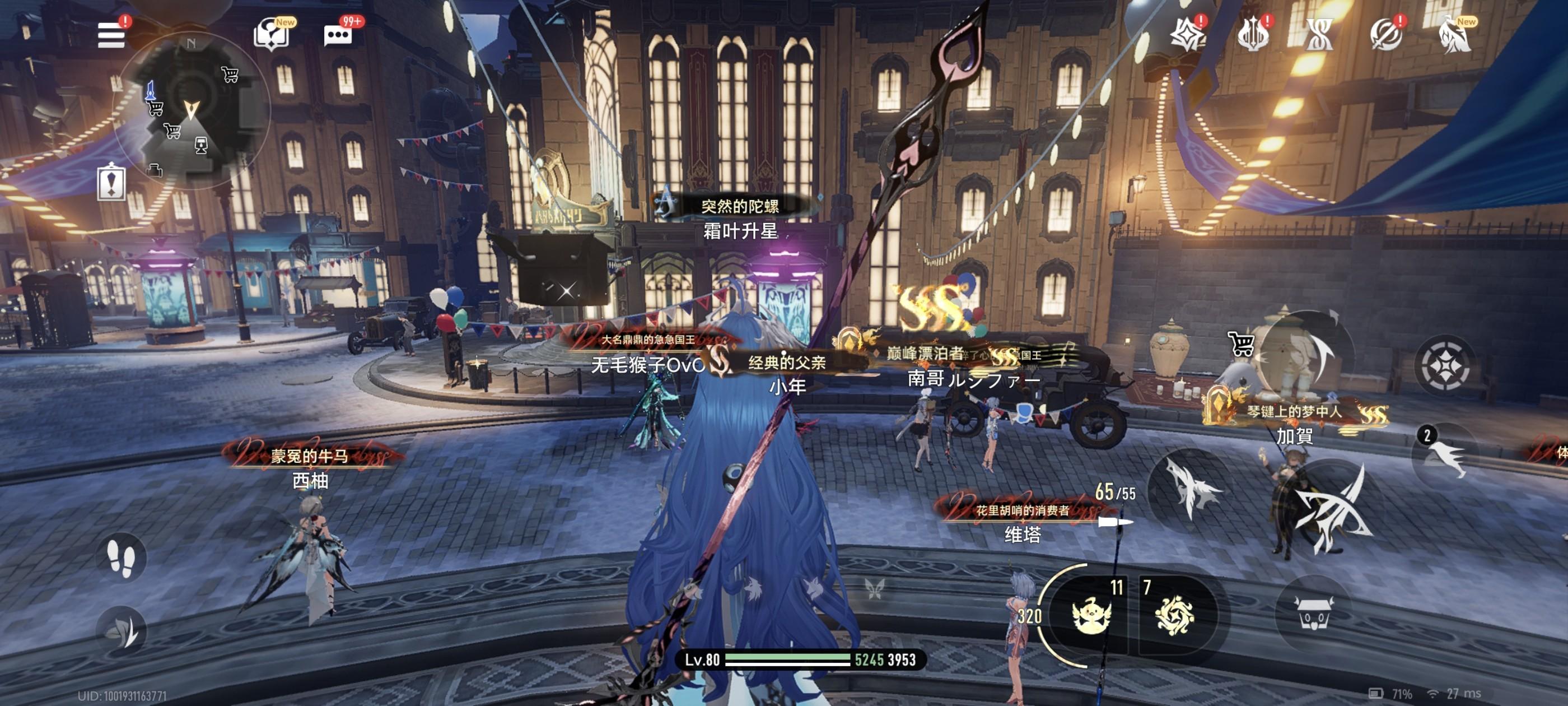Image resolution: width=1568 pixels, height=706 pixels.
Task: Open the cloaked character icon marked New
Action: point(1455,34)
